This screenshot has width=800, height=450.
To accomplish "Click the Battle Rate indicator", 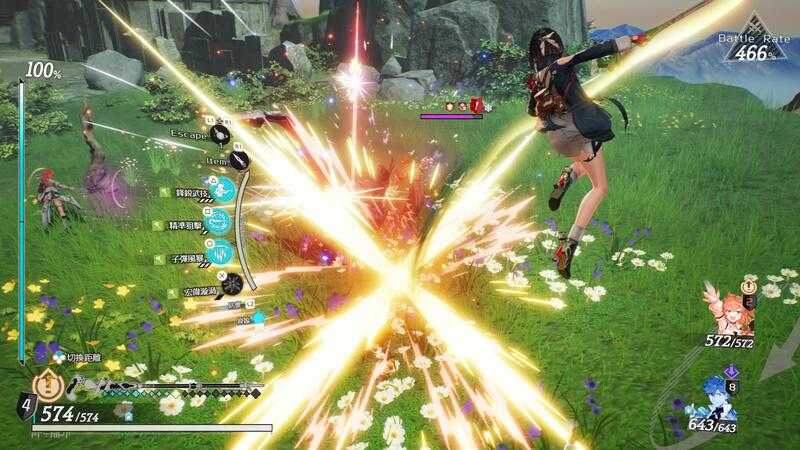I will [752, 44].
